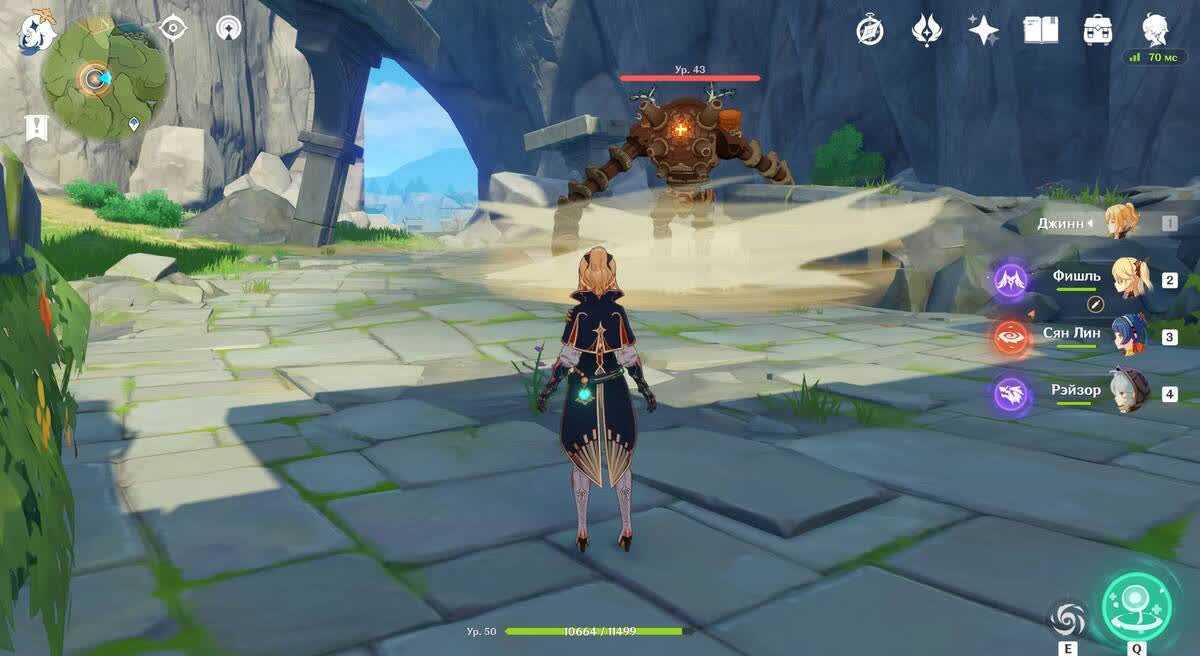Open the circular minimap
This screenshot has width=1200, height=656.
click(104, 77)
